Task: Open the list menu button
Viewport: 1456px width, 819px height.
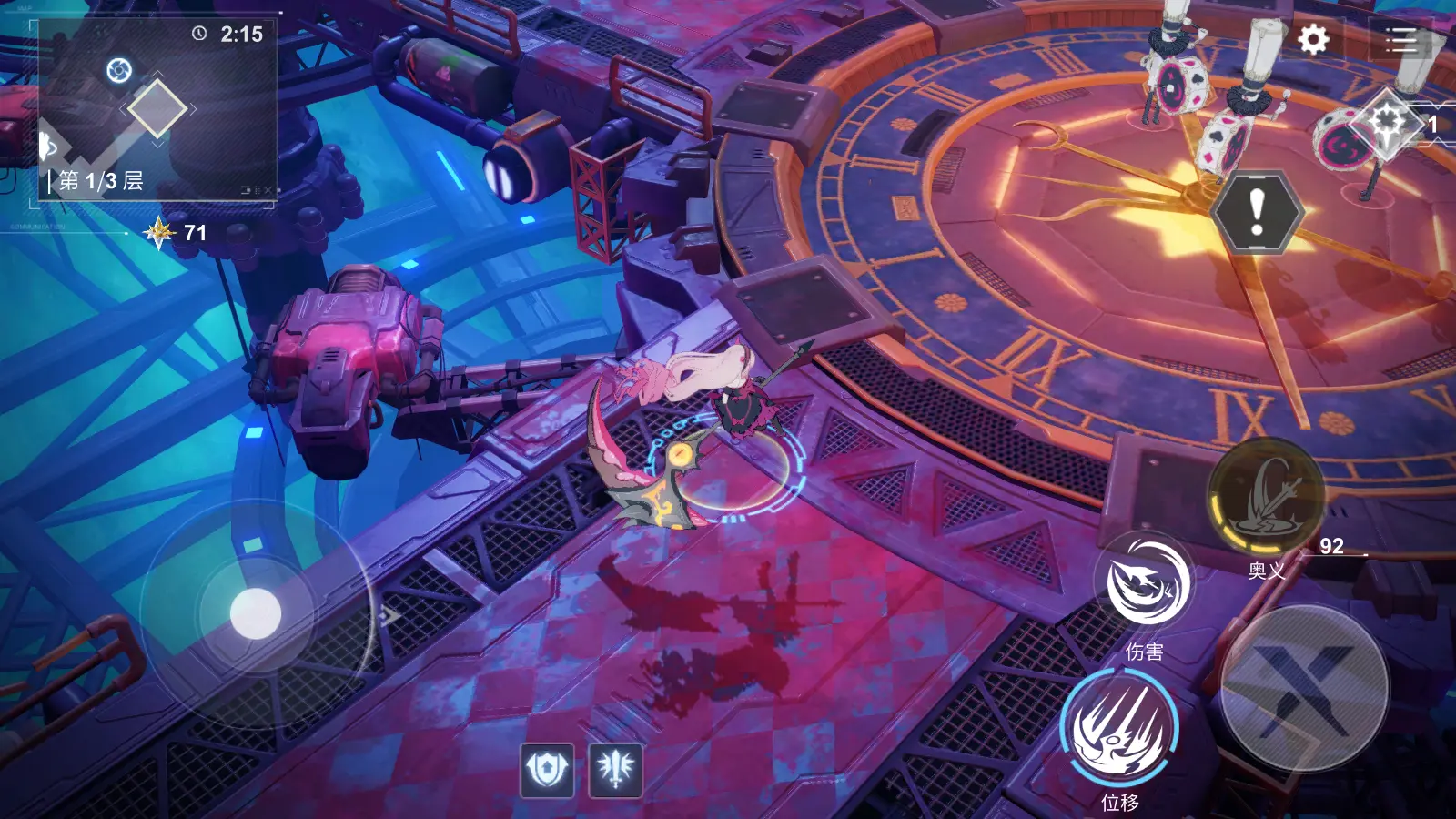Action: pyautogui.click(x=1400, y=40)
